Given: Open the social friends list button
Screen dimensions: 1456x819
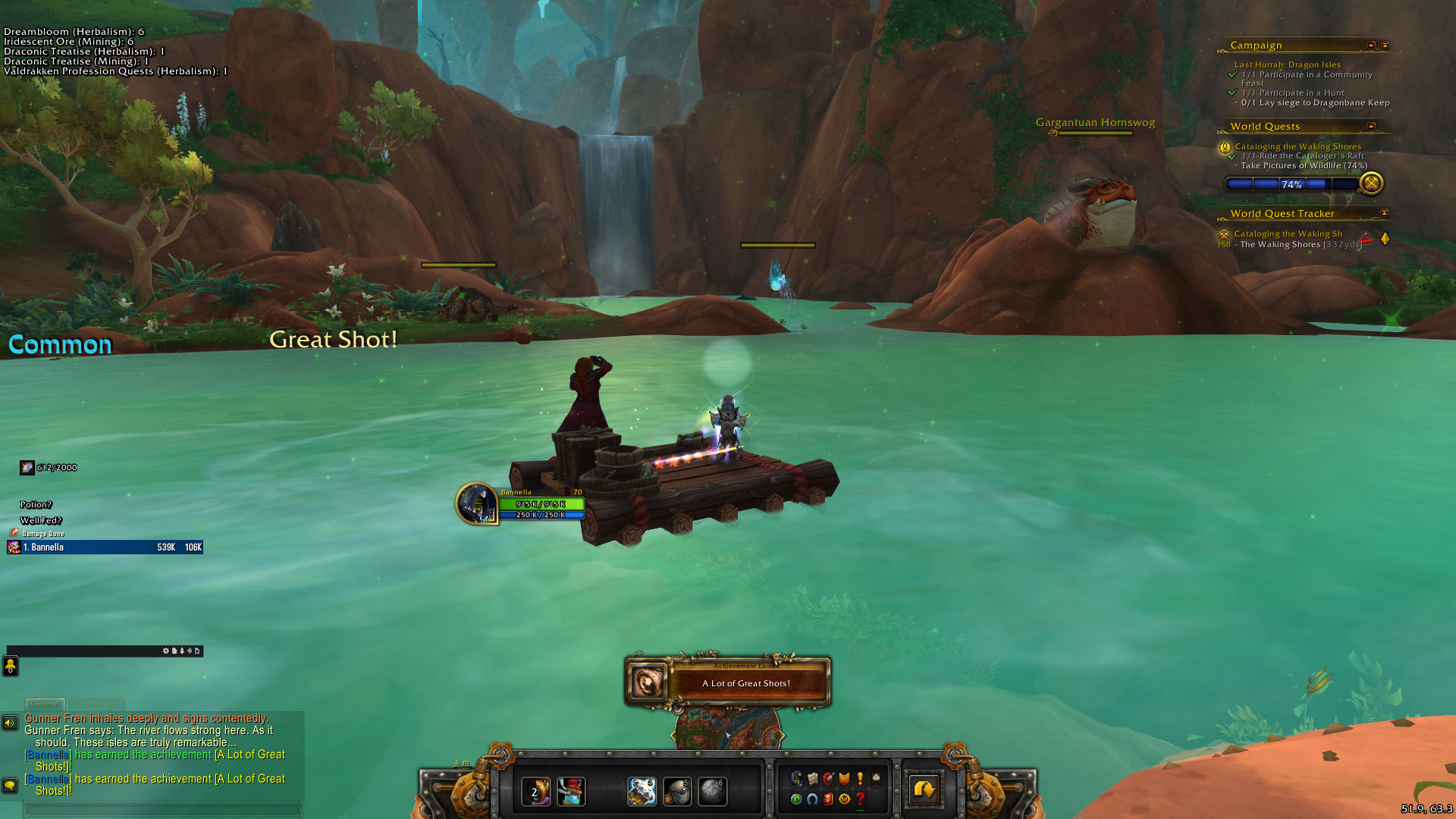Looking at the screenshot, I should coord(11,666).
